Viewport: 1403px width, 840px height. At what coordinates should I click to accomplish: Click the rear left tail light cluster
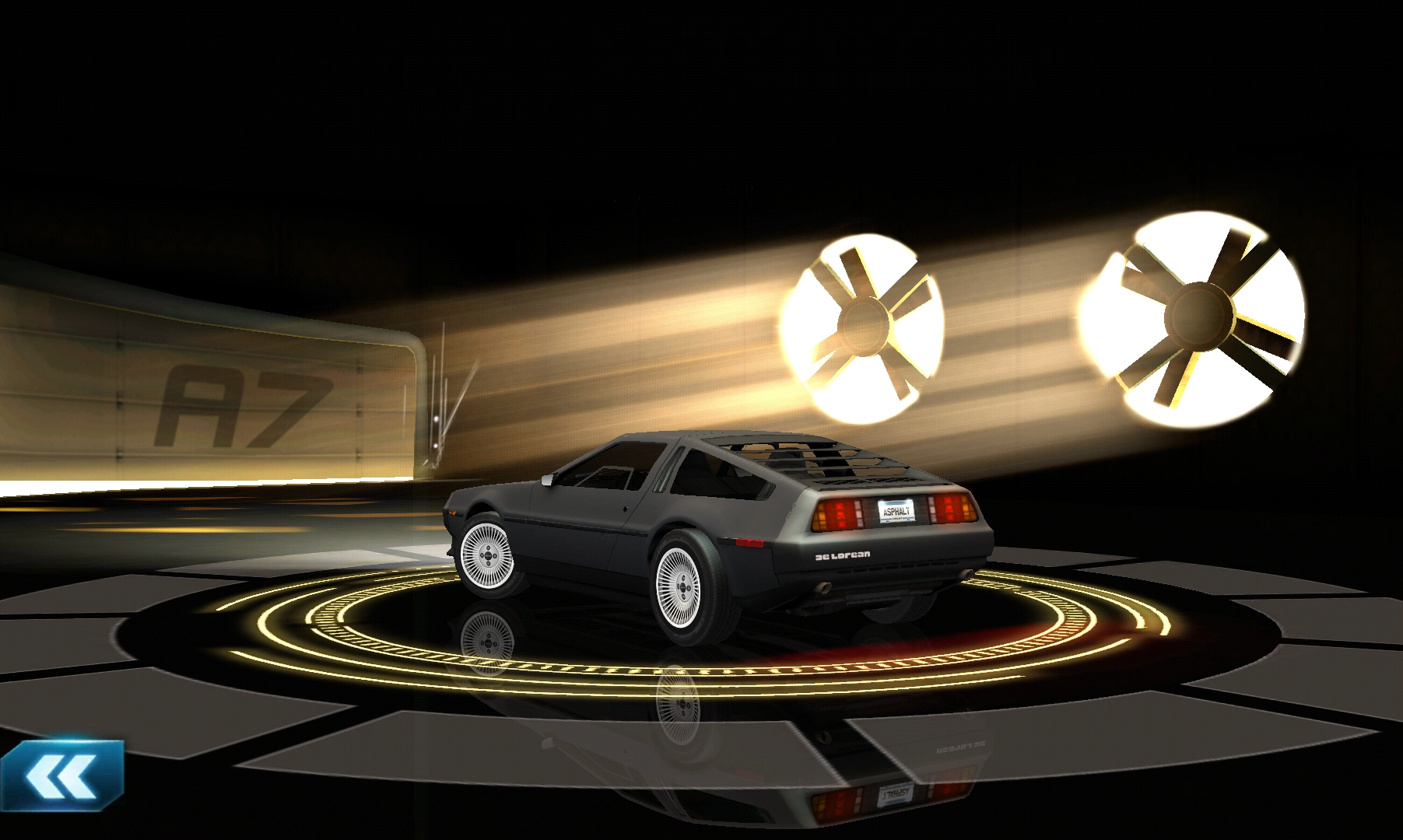837,513
